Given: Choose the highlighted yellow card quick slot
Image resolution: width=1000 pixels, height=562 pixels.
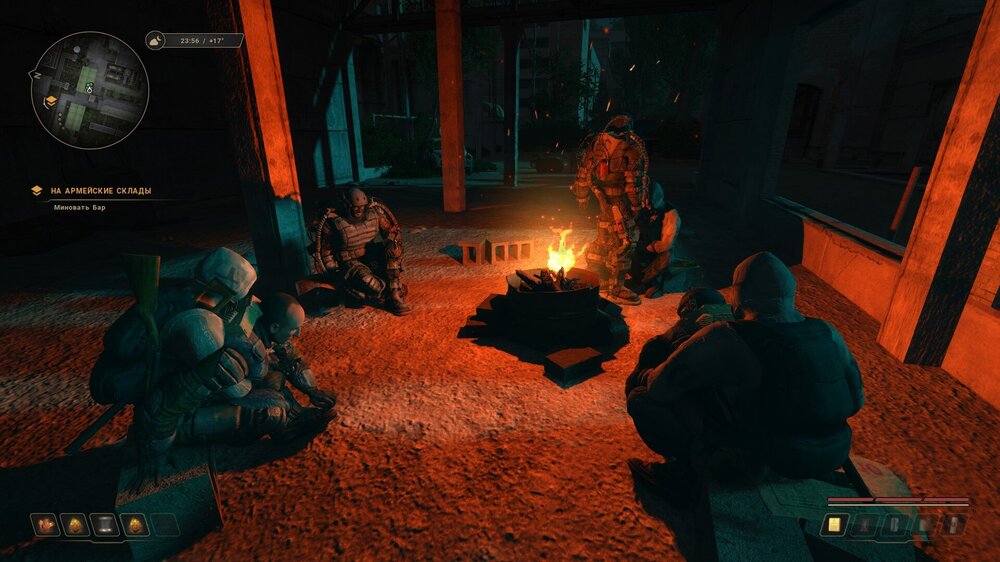Looking at the screenshot, I should coord(832,524).
